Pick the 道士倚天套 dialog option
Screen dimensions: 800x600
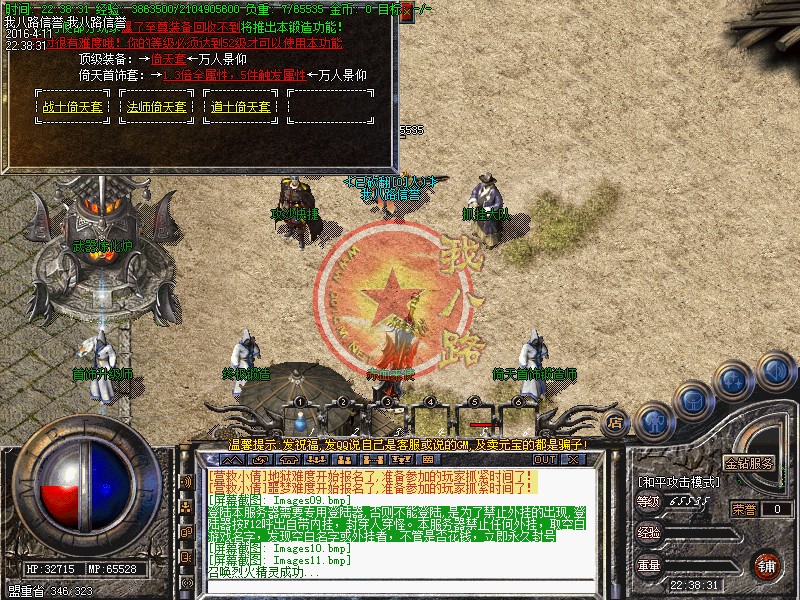pyautogui.click(x=241, y=107)
